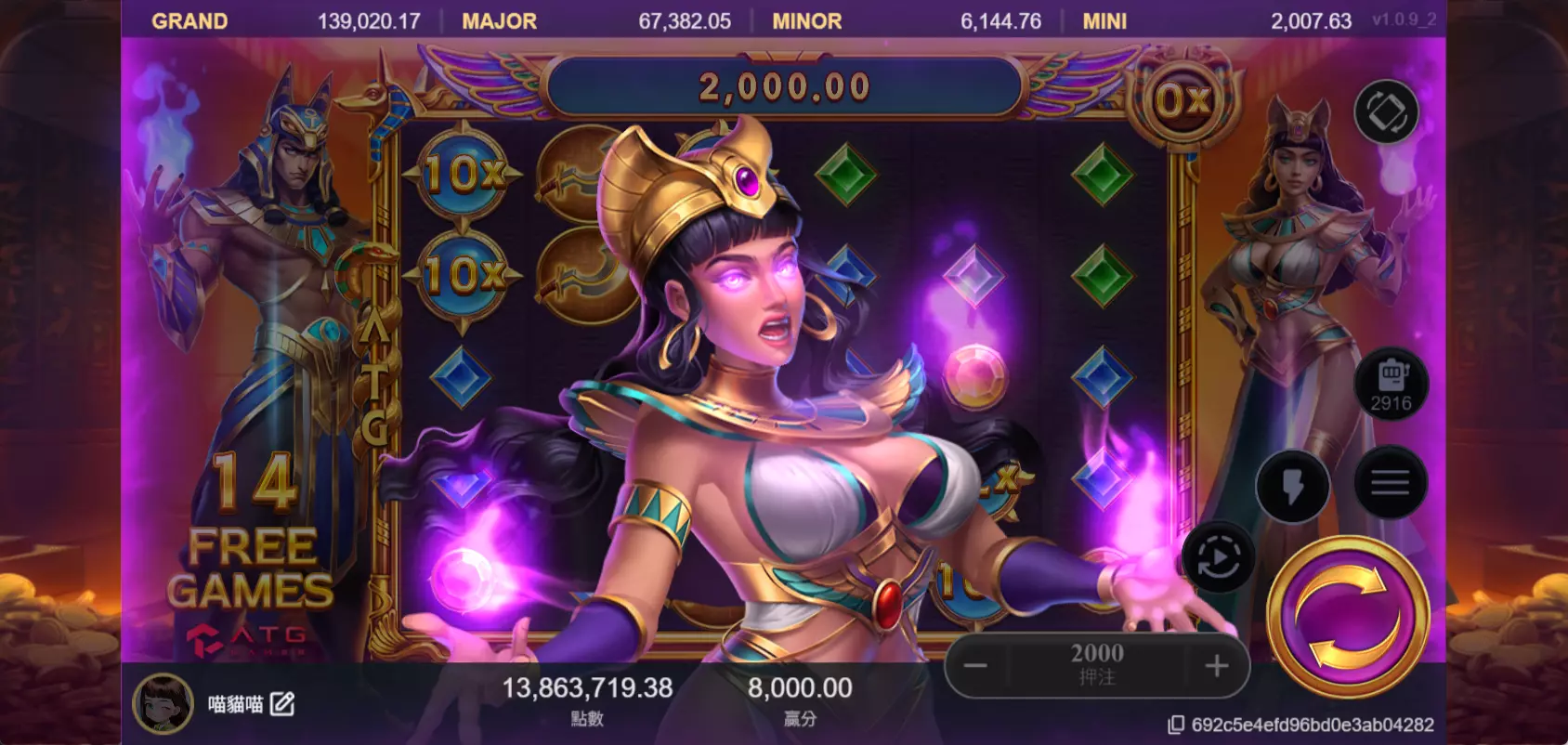Toggle turbo mode lightning bolt button

[1292, 487]
